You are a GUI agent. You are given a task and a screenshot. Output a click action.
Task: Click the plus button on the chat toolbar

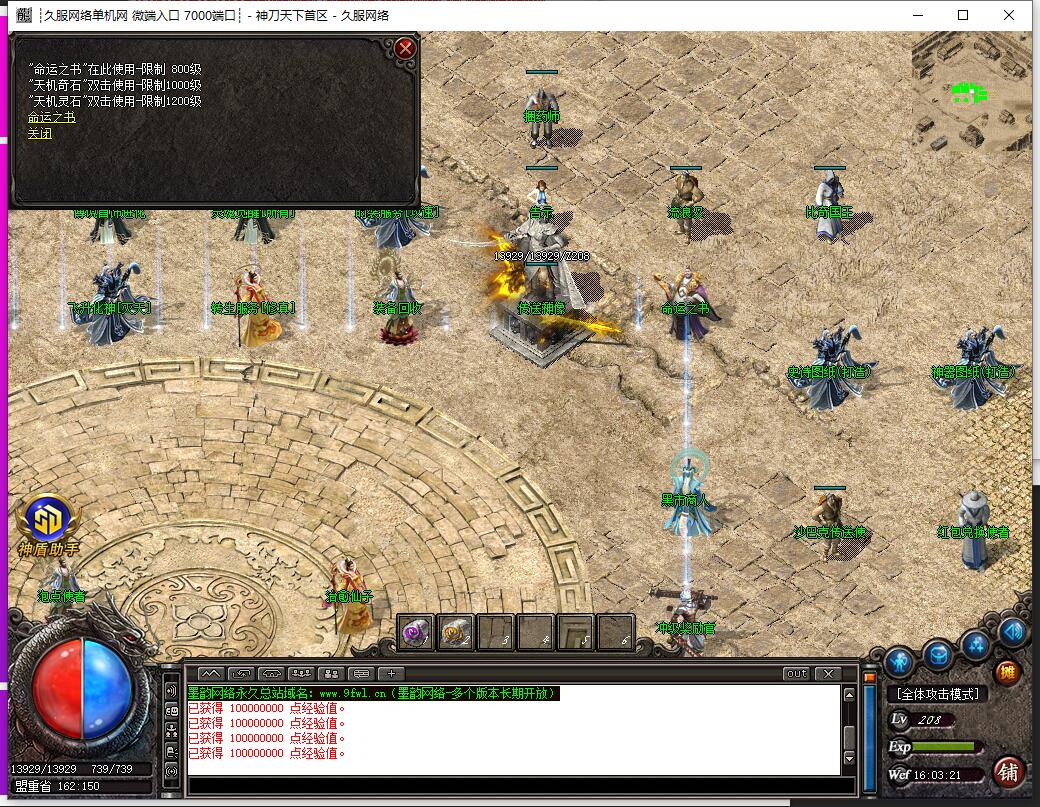pyautogui.click(x=391, y=673)
